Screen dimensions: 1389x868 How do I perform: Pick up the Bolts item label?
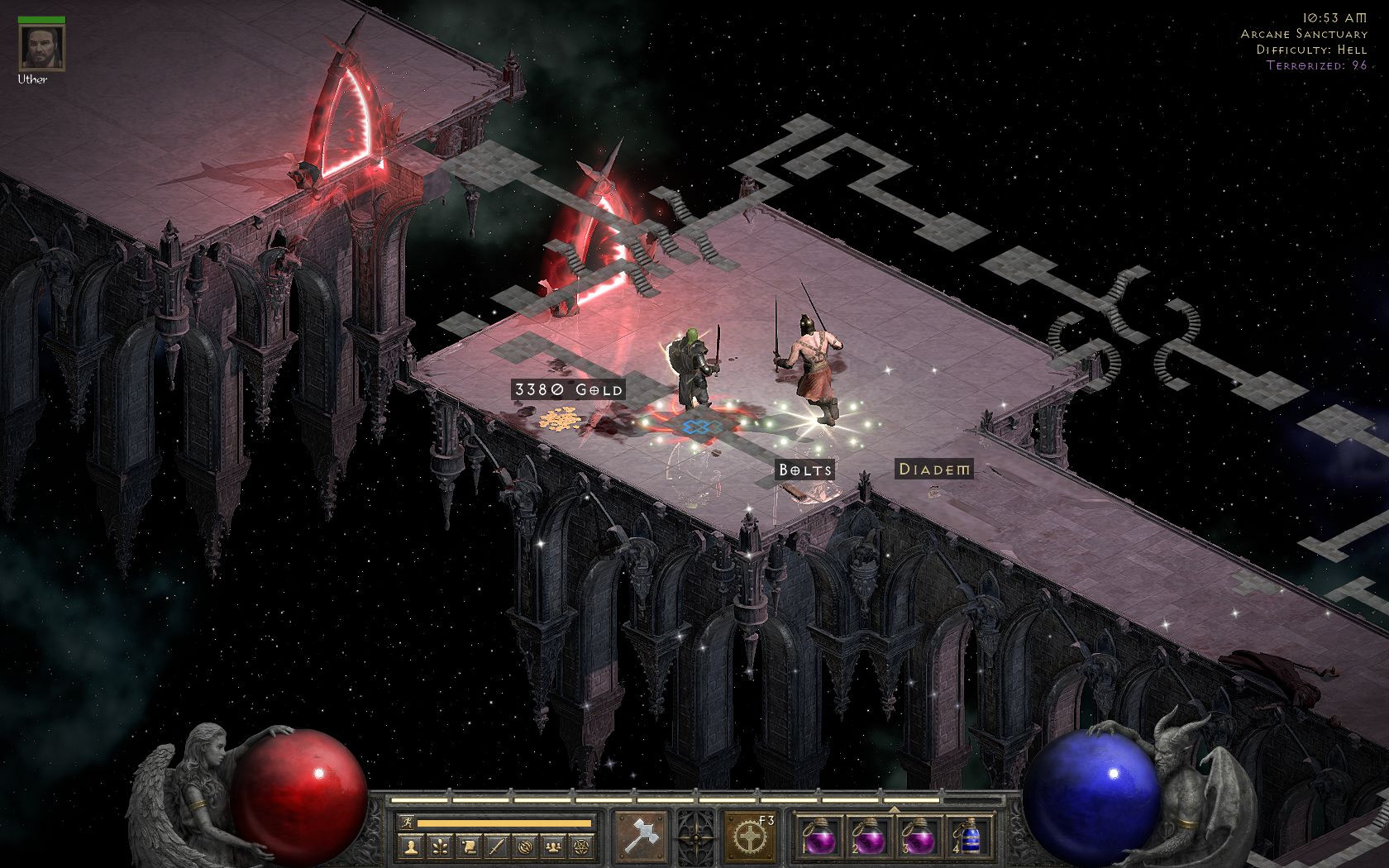804,470
